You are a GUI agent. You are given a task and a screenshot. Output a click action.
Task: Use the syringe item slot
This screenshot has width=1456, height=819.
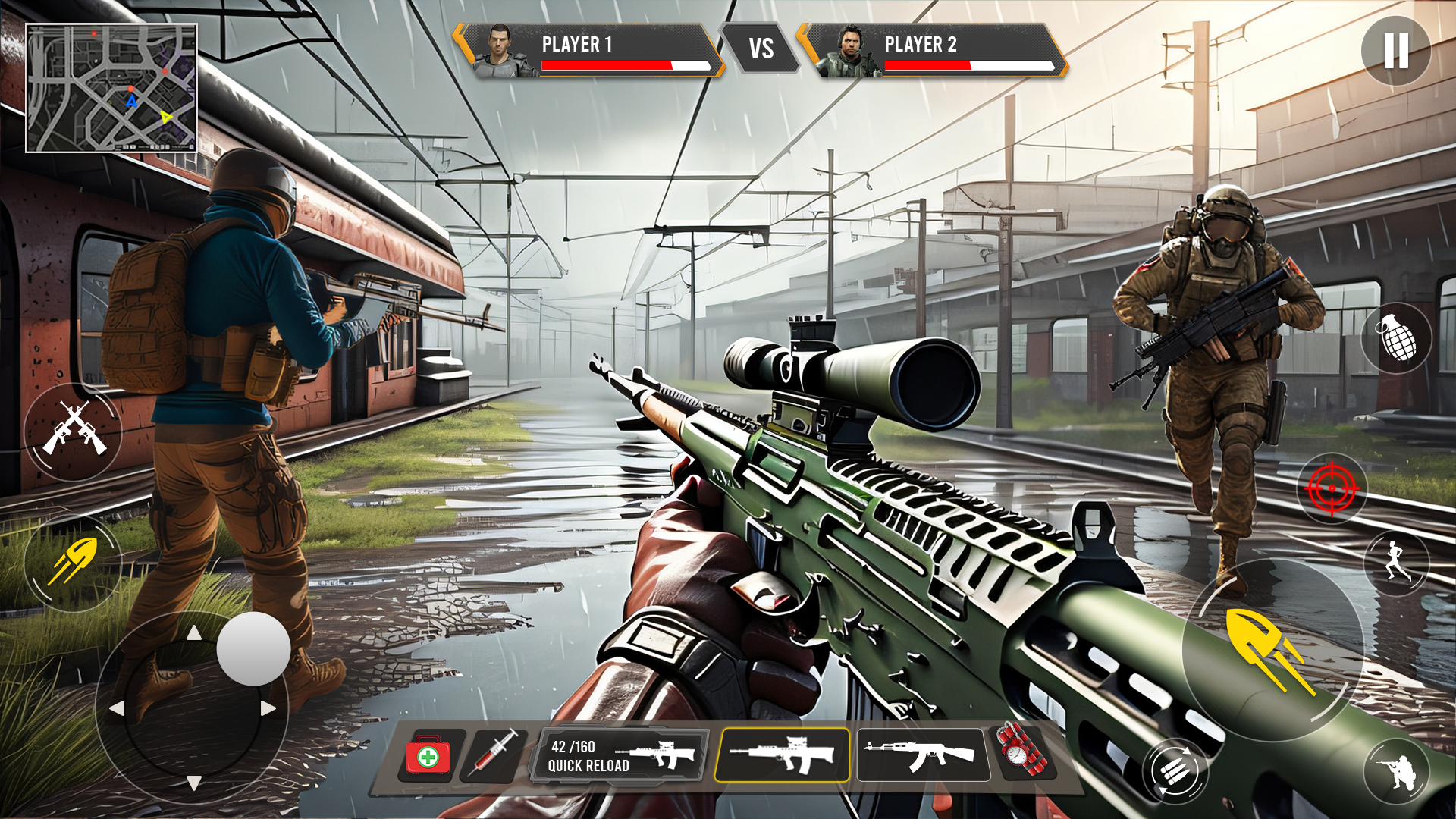click(496, 753)
